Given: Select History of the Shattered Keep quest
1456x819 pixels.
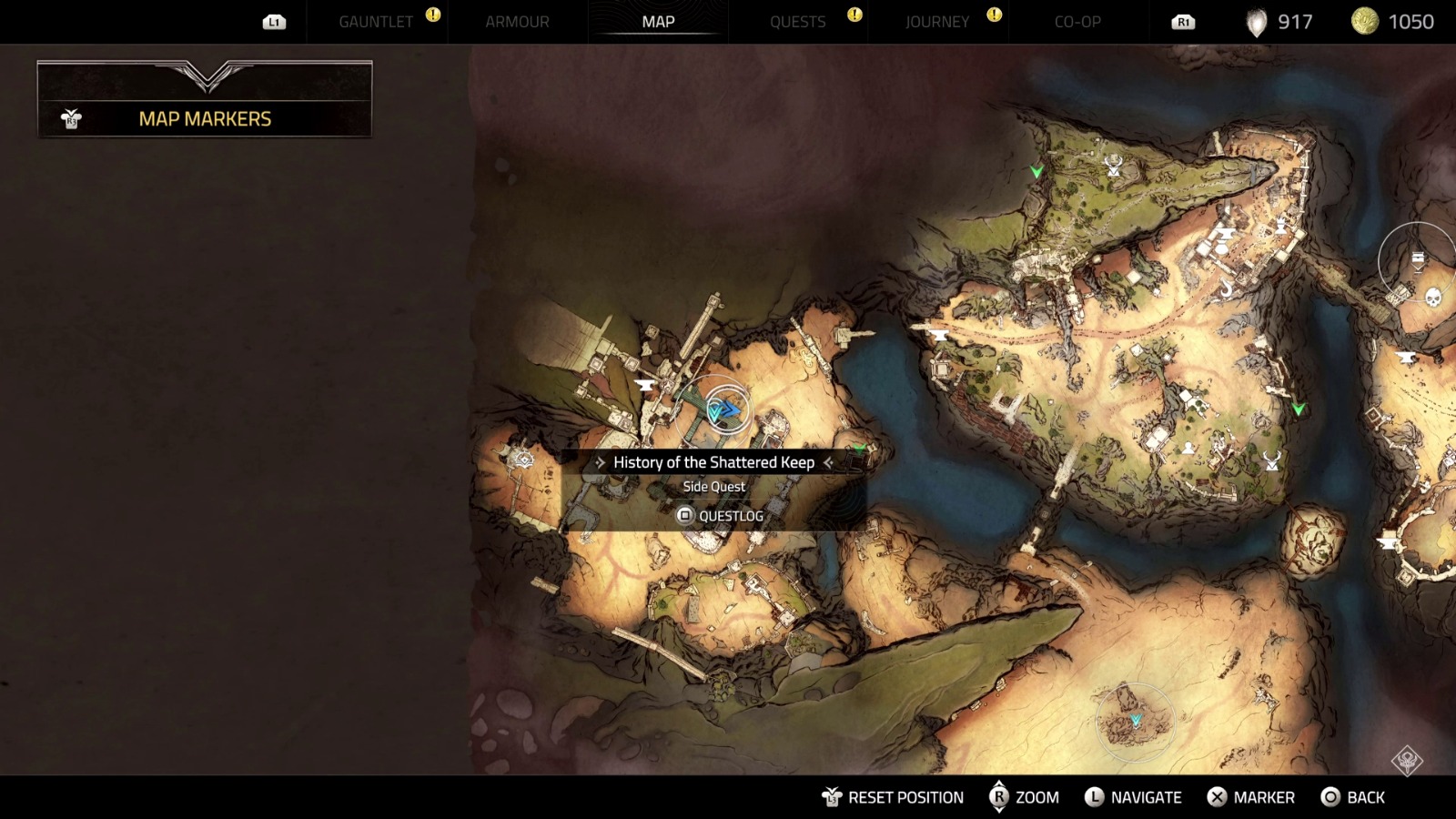Looking at the screenshot, I should click(713, 462).
